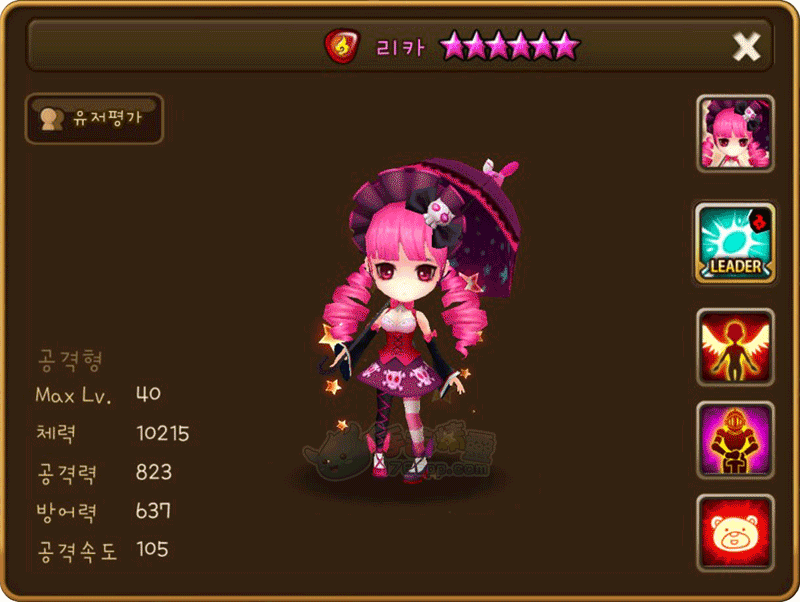Inspect the armored knight skill icon

[735, 439]
